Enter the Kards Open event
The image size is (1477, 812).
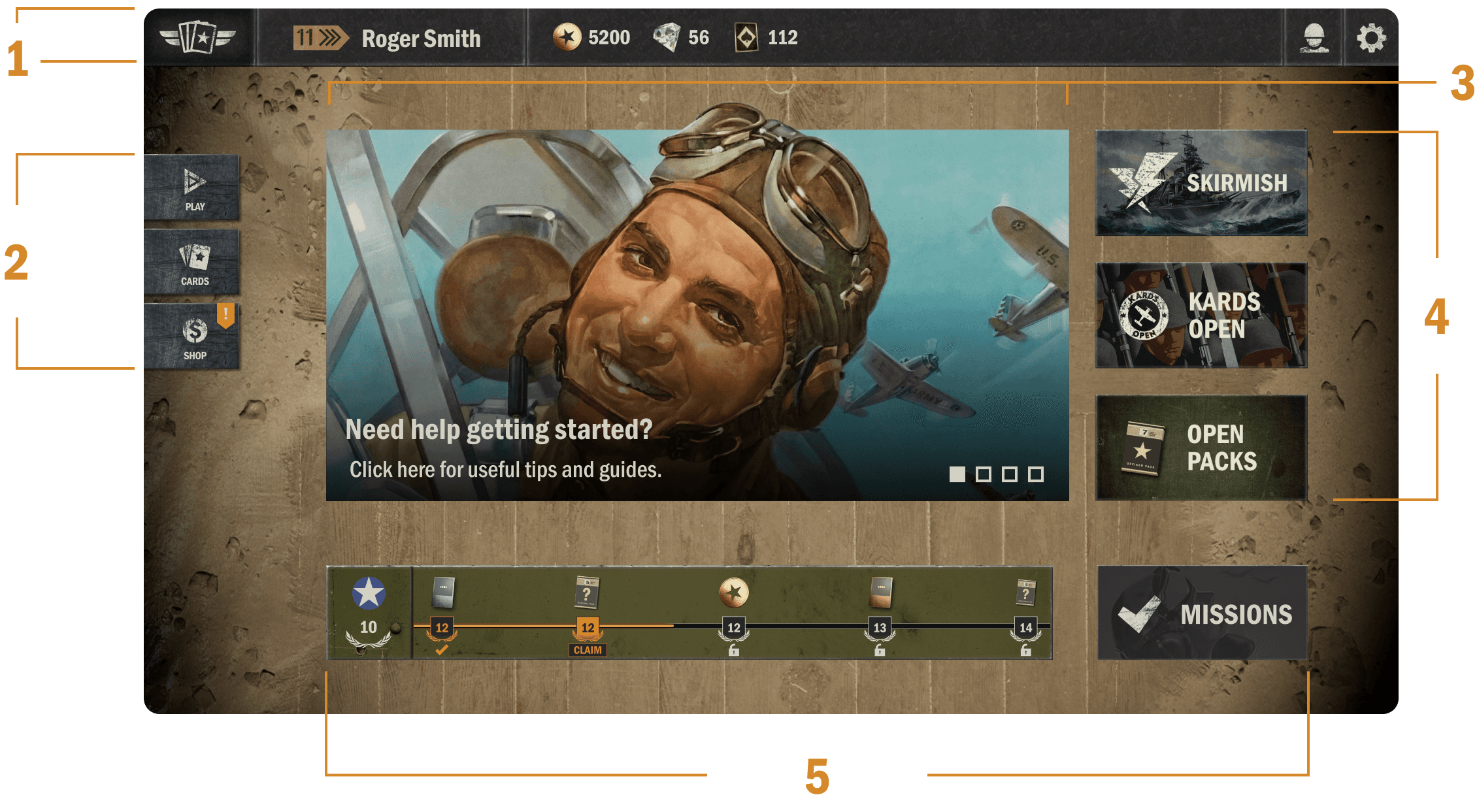click(1201, 316)
